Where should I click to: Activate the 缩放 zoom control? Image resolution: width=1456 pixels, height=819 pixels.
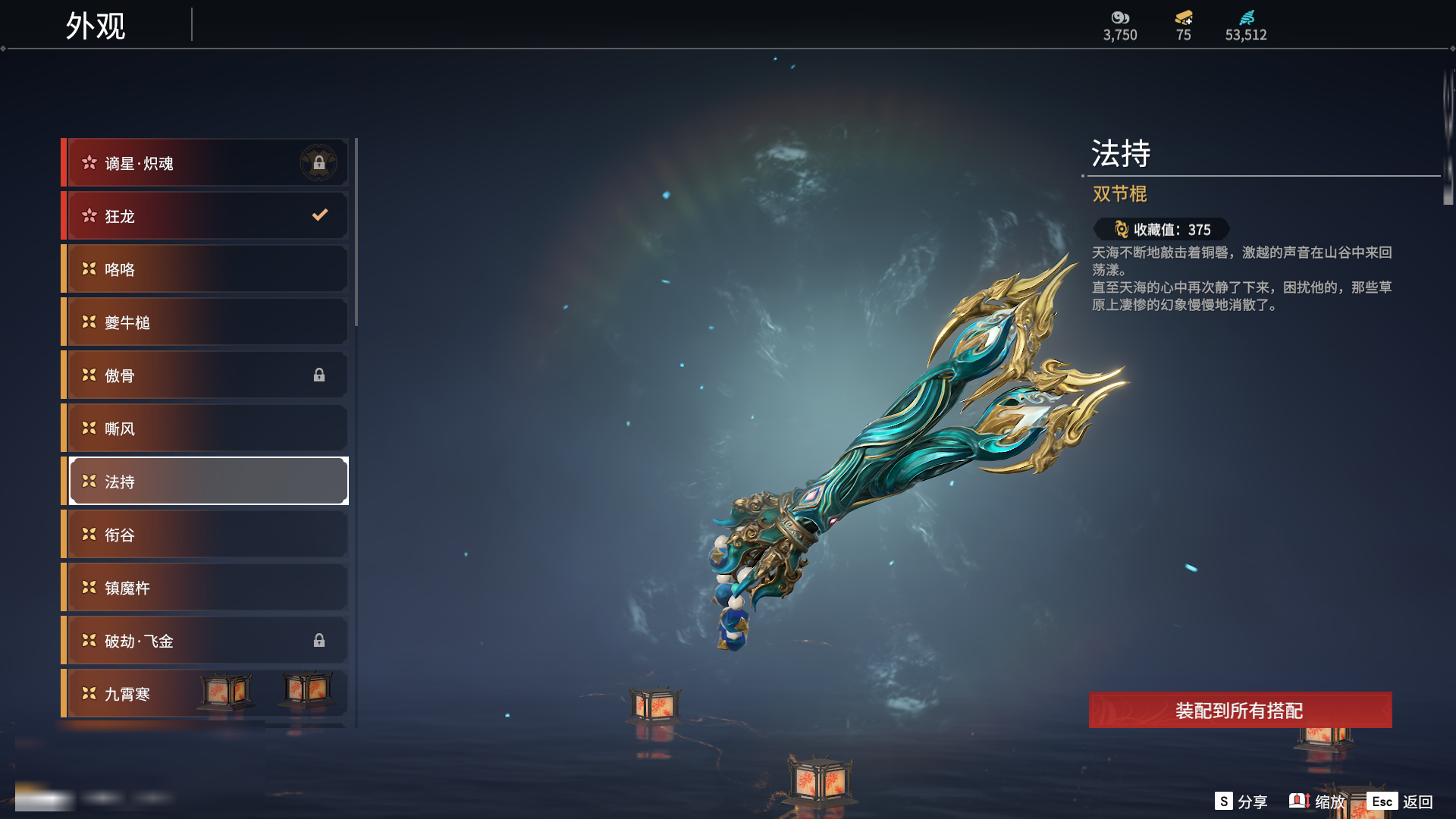coord(1317,802)
